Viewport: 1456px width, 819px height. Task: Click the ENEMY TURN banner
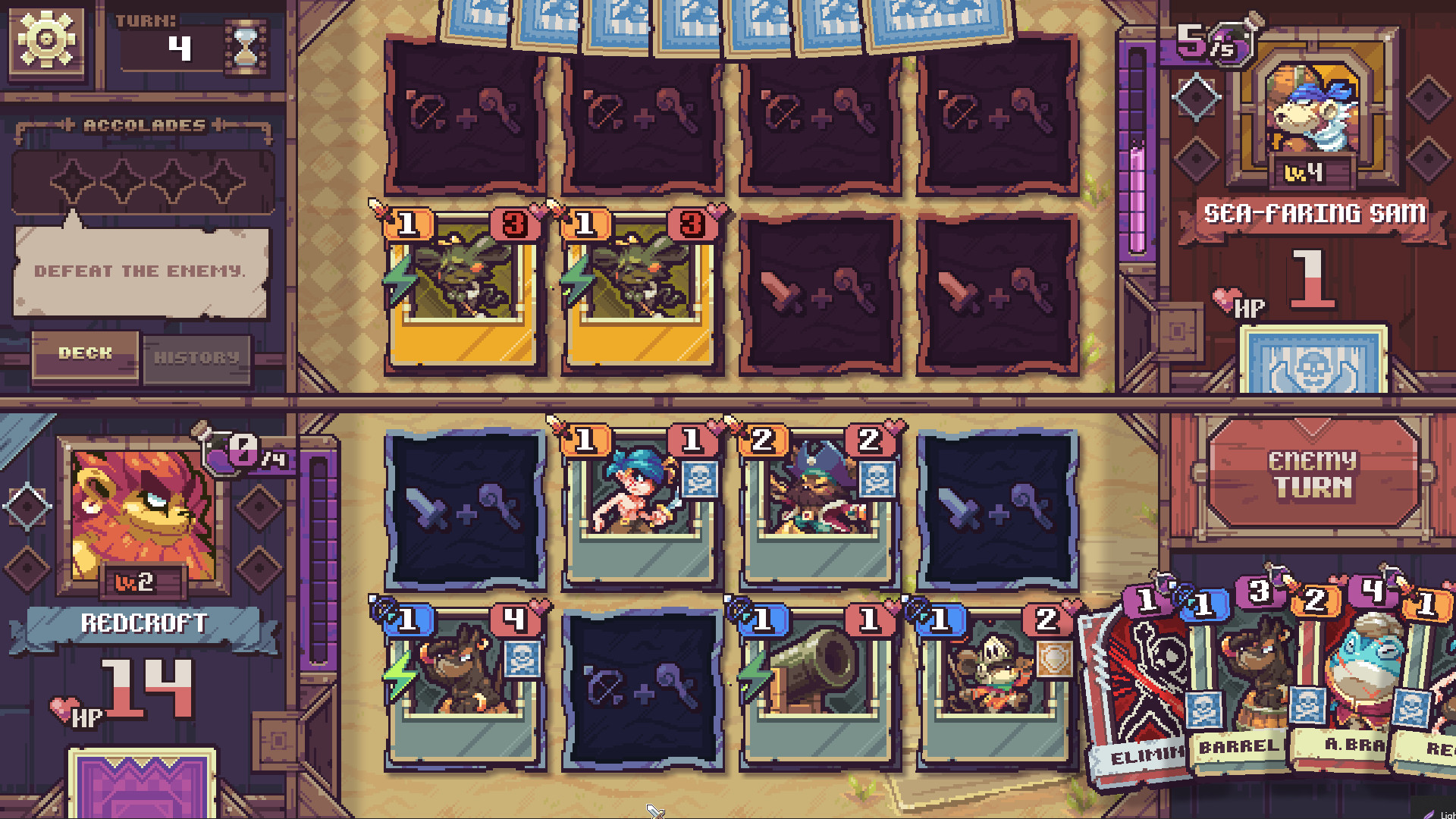[x=1313, y=475]
